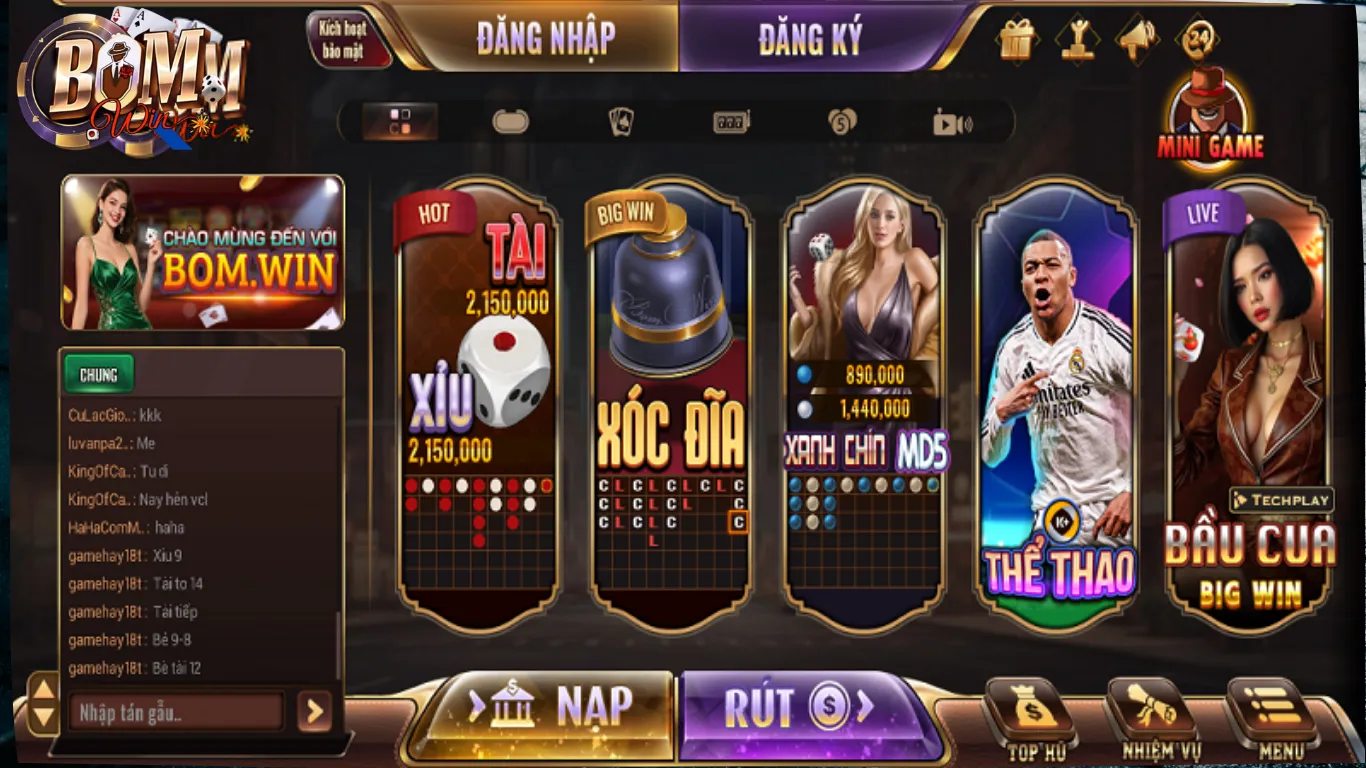Screen dimensions: 1366x768
Task: Select the slots category icon
Action: (x=729, y=120)
